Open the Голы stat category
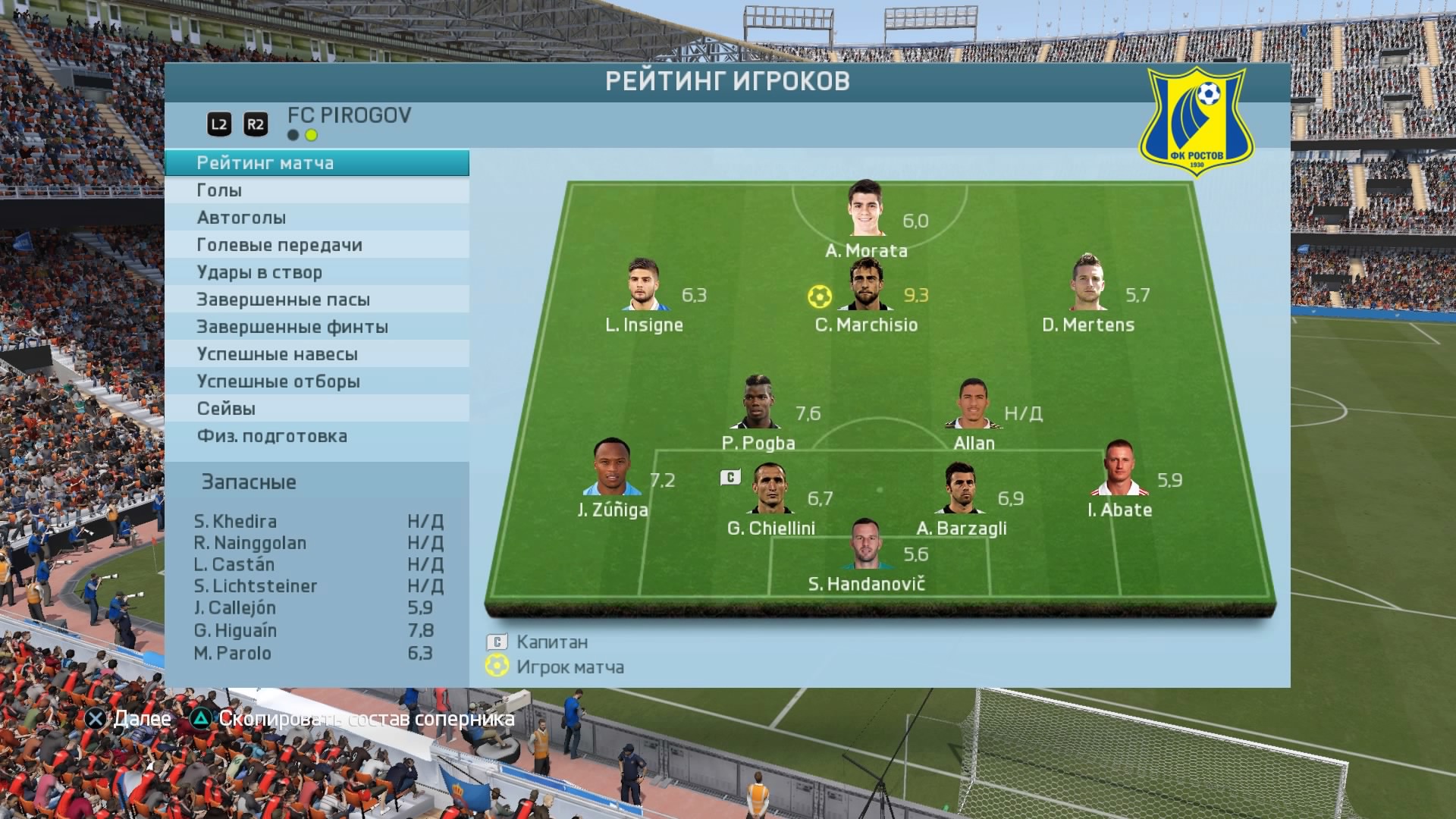1456x819 pixels. pyautogui.click(x=316, y=190)
